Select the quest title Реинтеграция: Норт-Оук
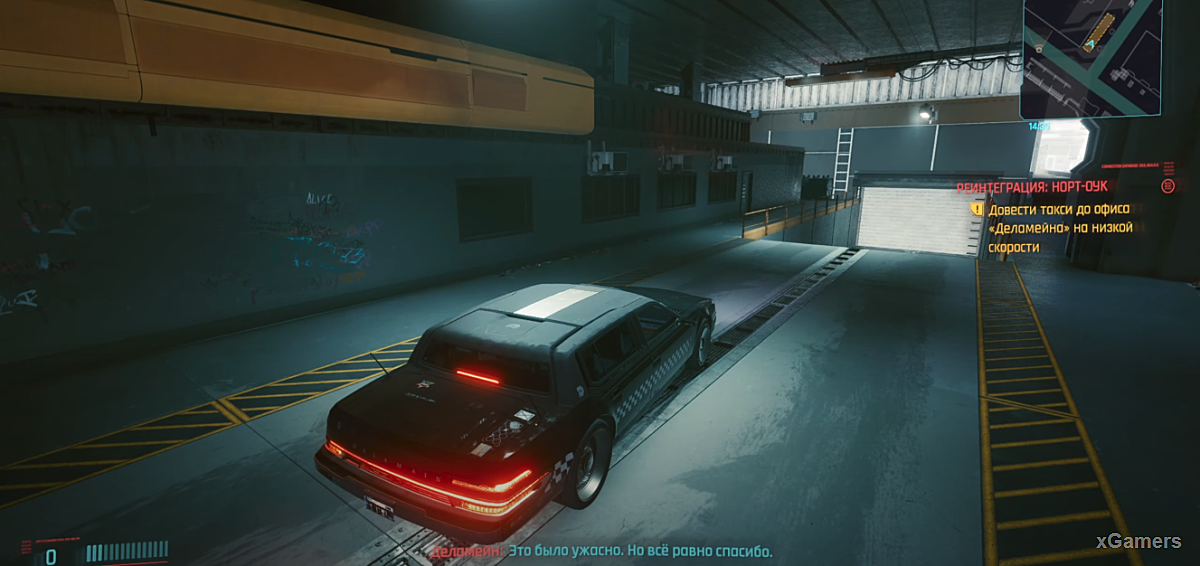 coord(1031,187)
